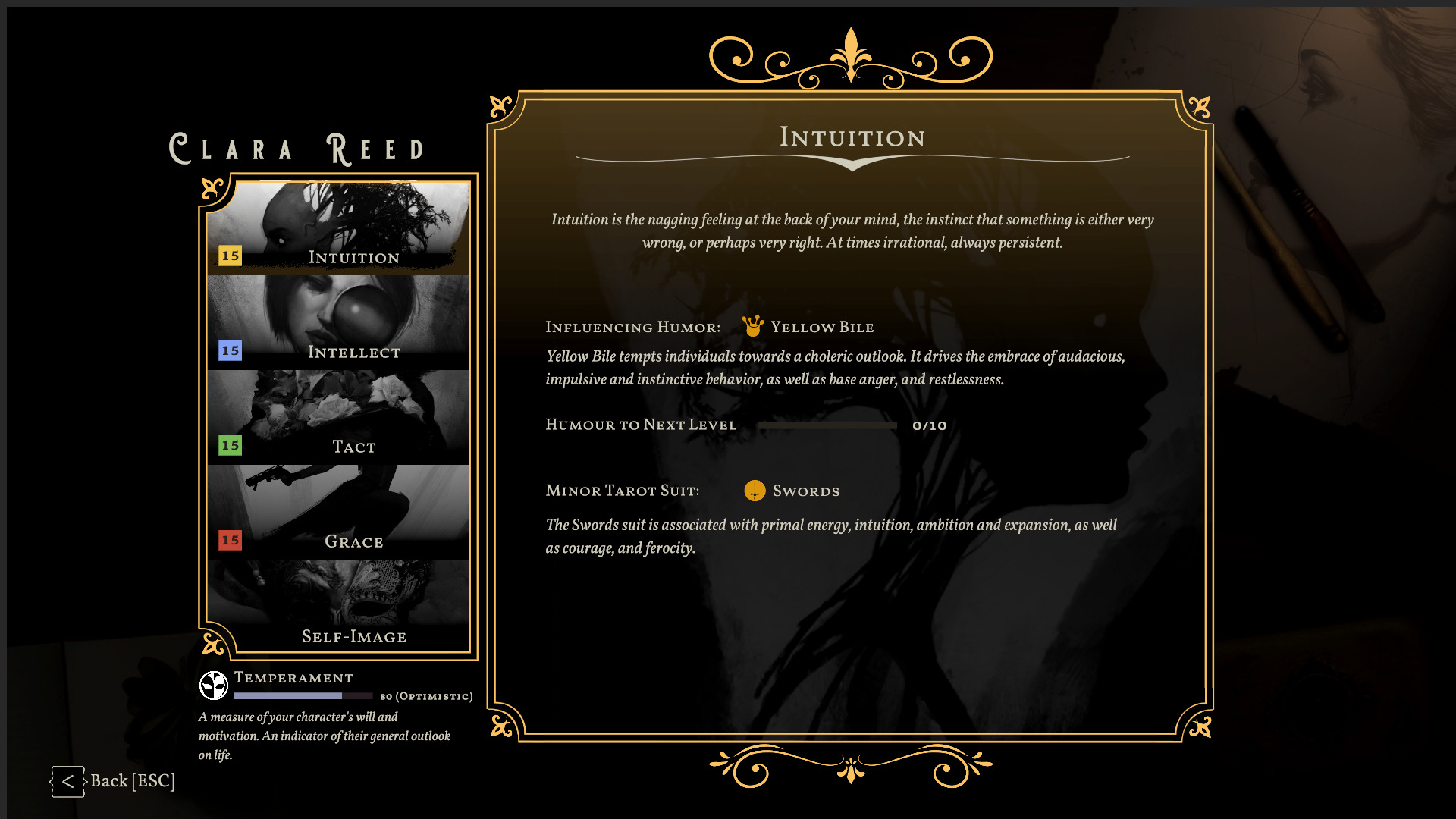
Task: Click the Temperament mask icon
Action: pos(214,685)
